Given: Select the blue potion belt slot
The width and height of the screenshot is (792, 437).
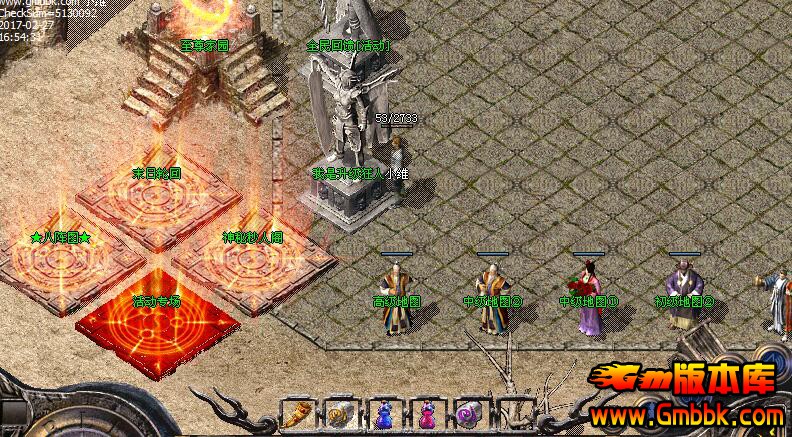Looking at the screenshot, I should tap(384, 413).
